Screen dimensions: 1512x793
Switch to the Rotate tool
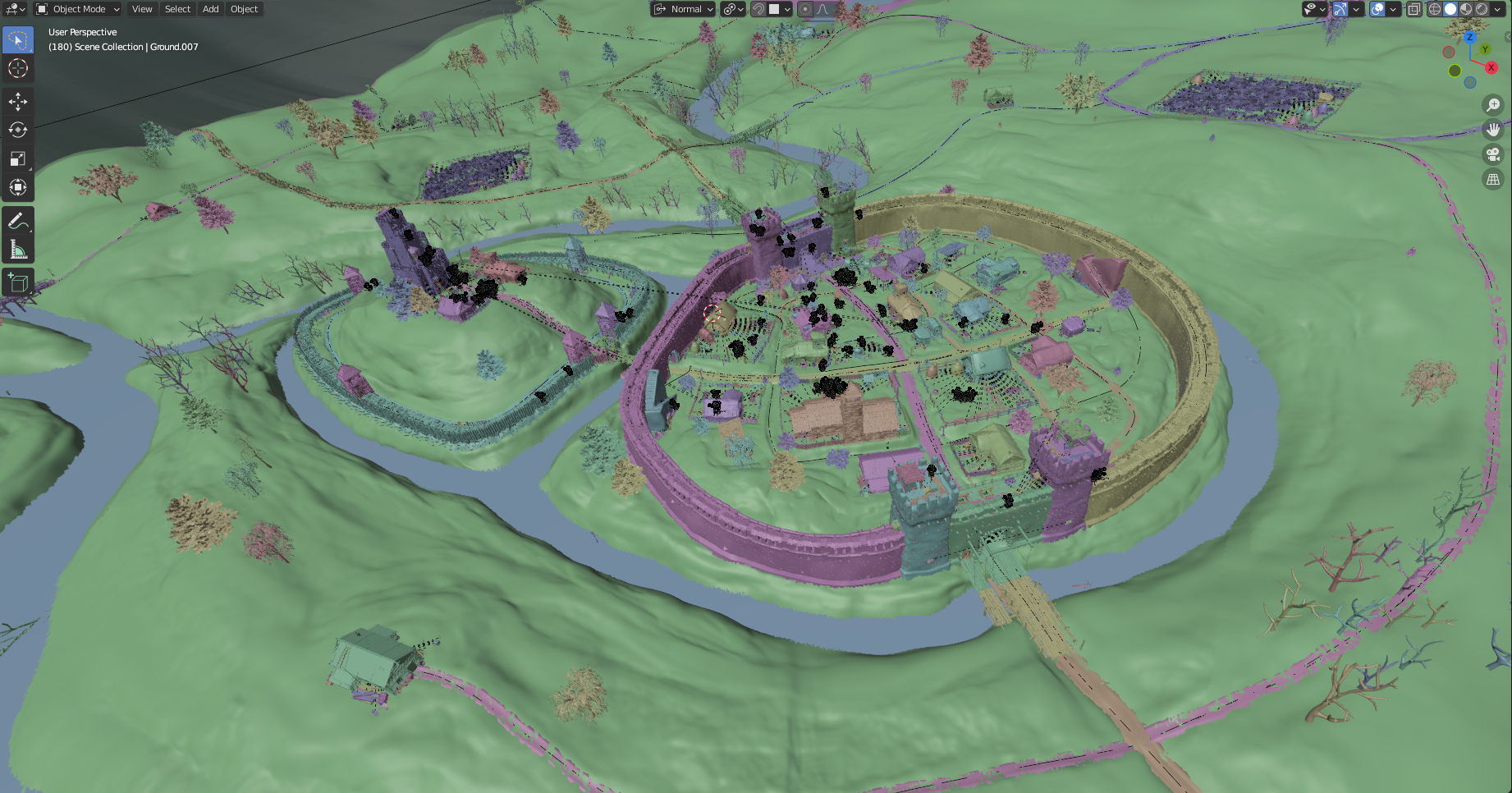(18, 130)
